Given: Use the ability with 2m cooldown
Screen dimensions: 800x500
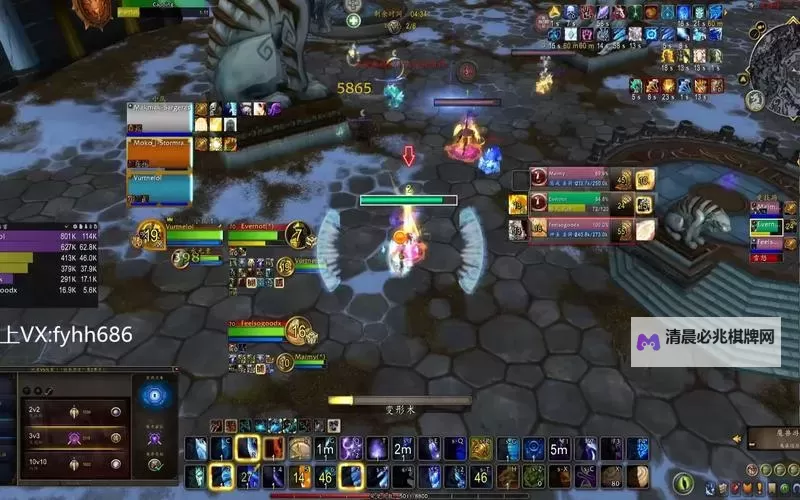Looking at the screenshot, I should 403,449.
